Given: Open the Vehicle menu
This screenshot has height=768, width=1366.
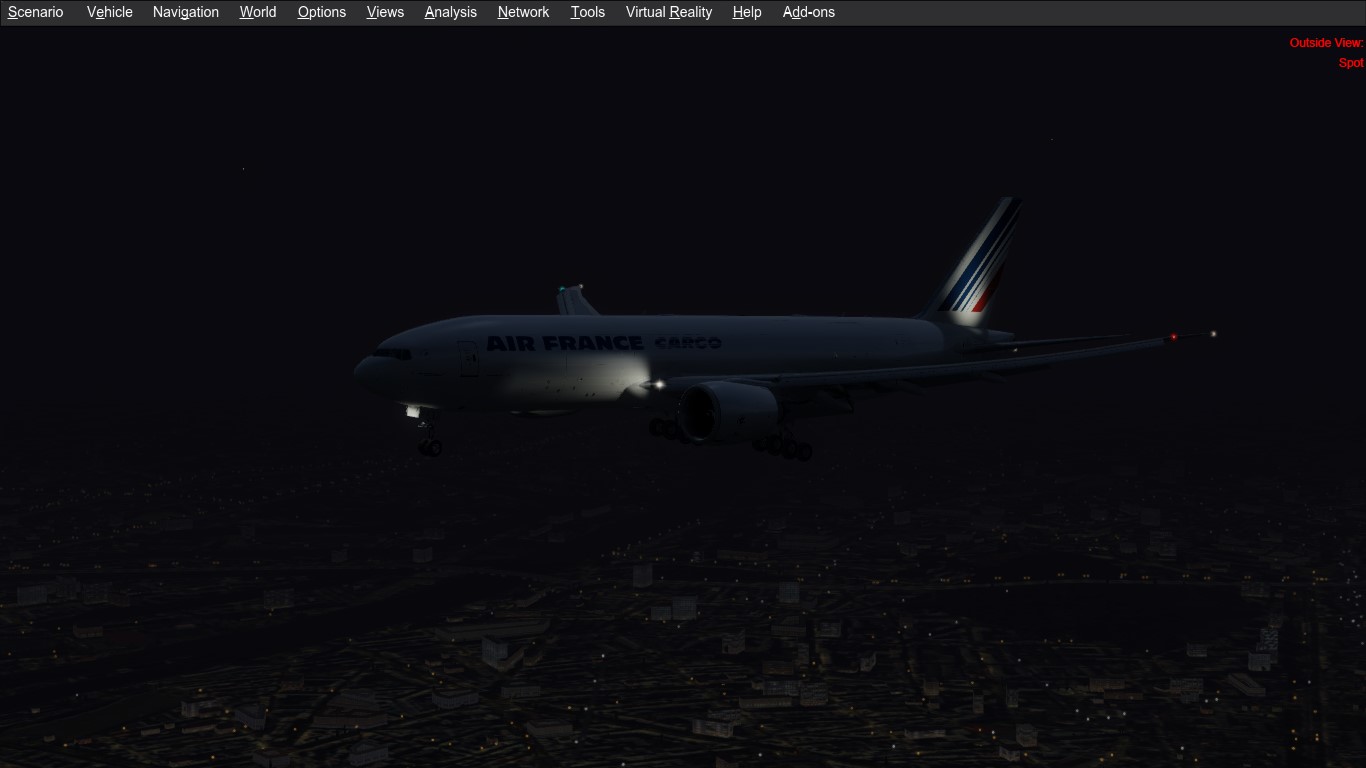Looking at the screenshot, I should [x=110, y=12].
